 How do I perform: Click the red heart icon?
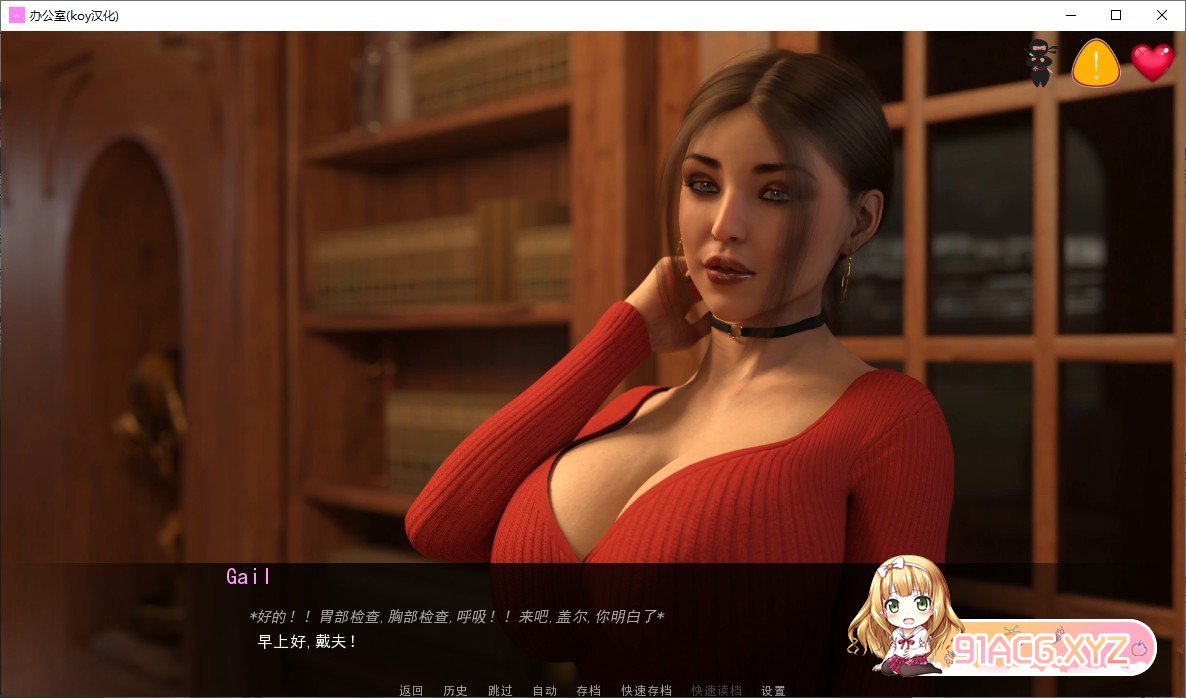(1152, 63)
